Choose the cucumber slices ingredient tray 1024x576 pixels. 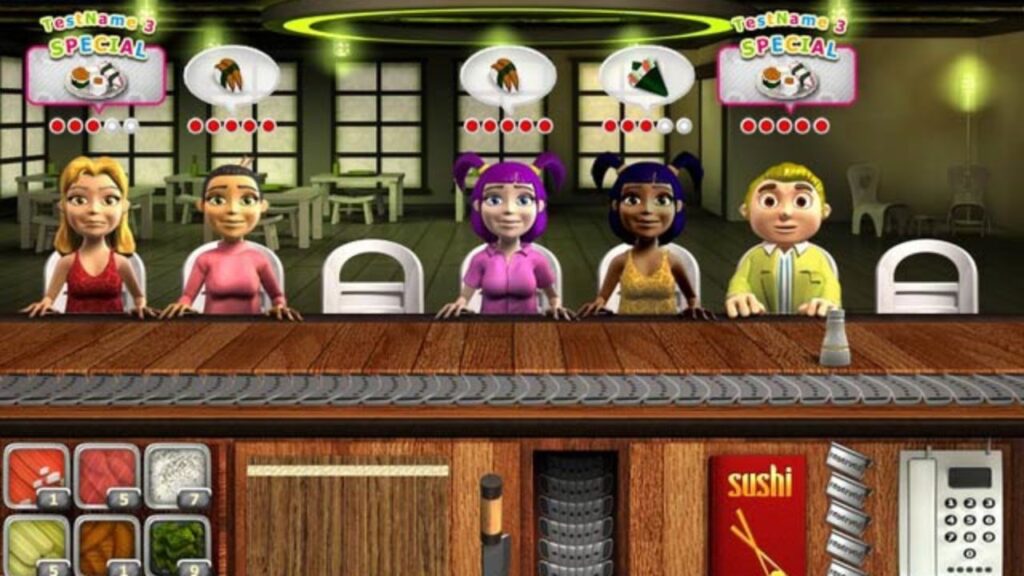click(x=35, y=544)
